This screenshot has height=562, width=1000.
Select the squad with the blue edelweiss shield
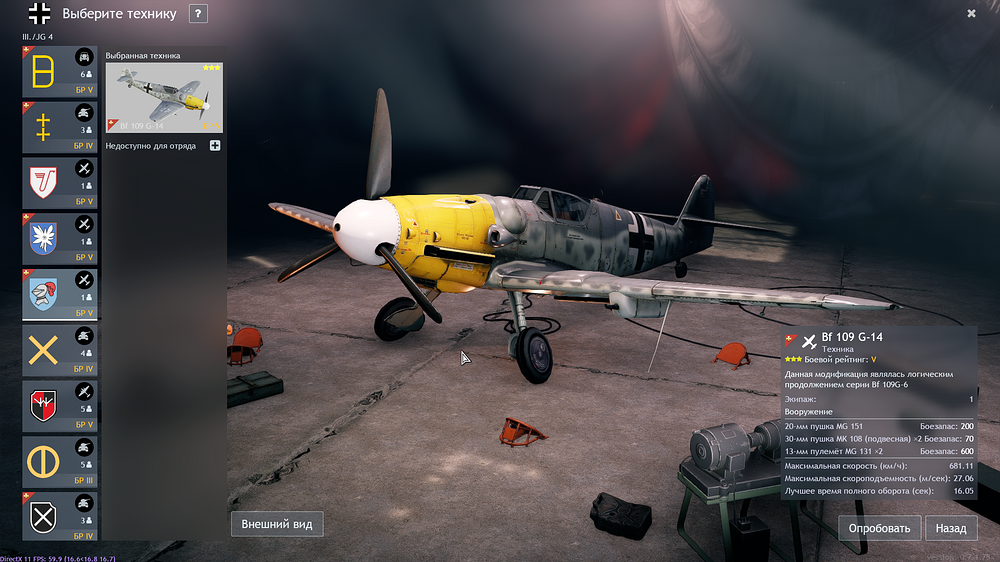[x=59, y=238]
